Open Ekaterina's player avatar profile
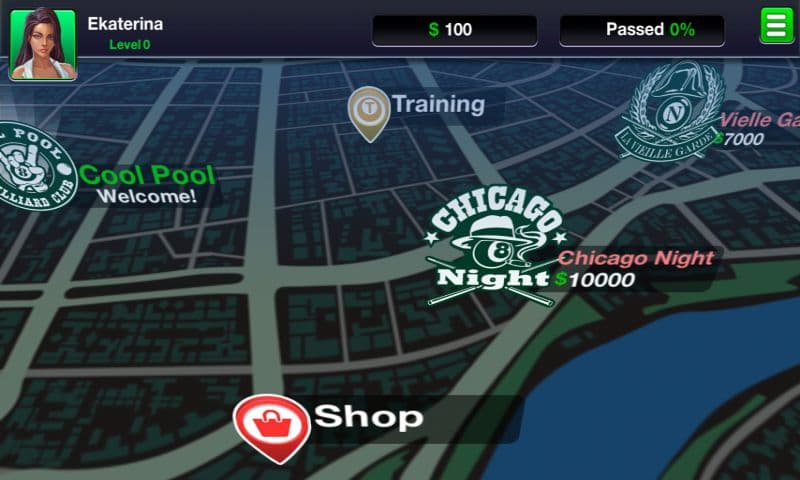Screen dimensions: 800x480 [42, 44]
